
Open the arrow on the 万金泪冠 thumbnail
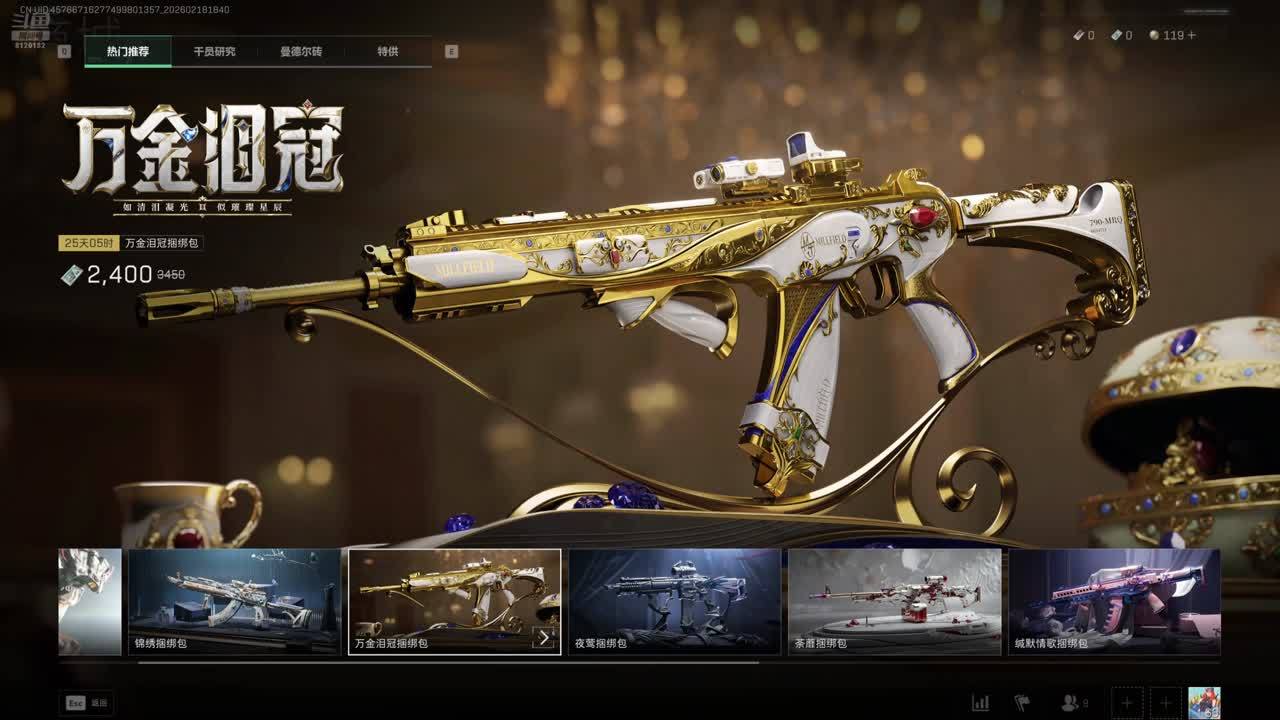click(x=544, y=637)
